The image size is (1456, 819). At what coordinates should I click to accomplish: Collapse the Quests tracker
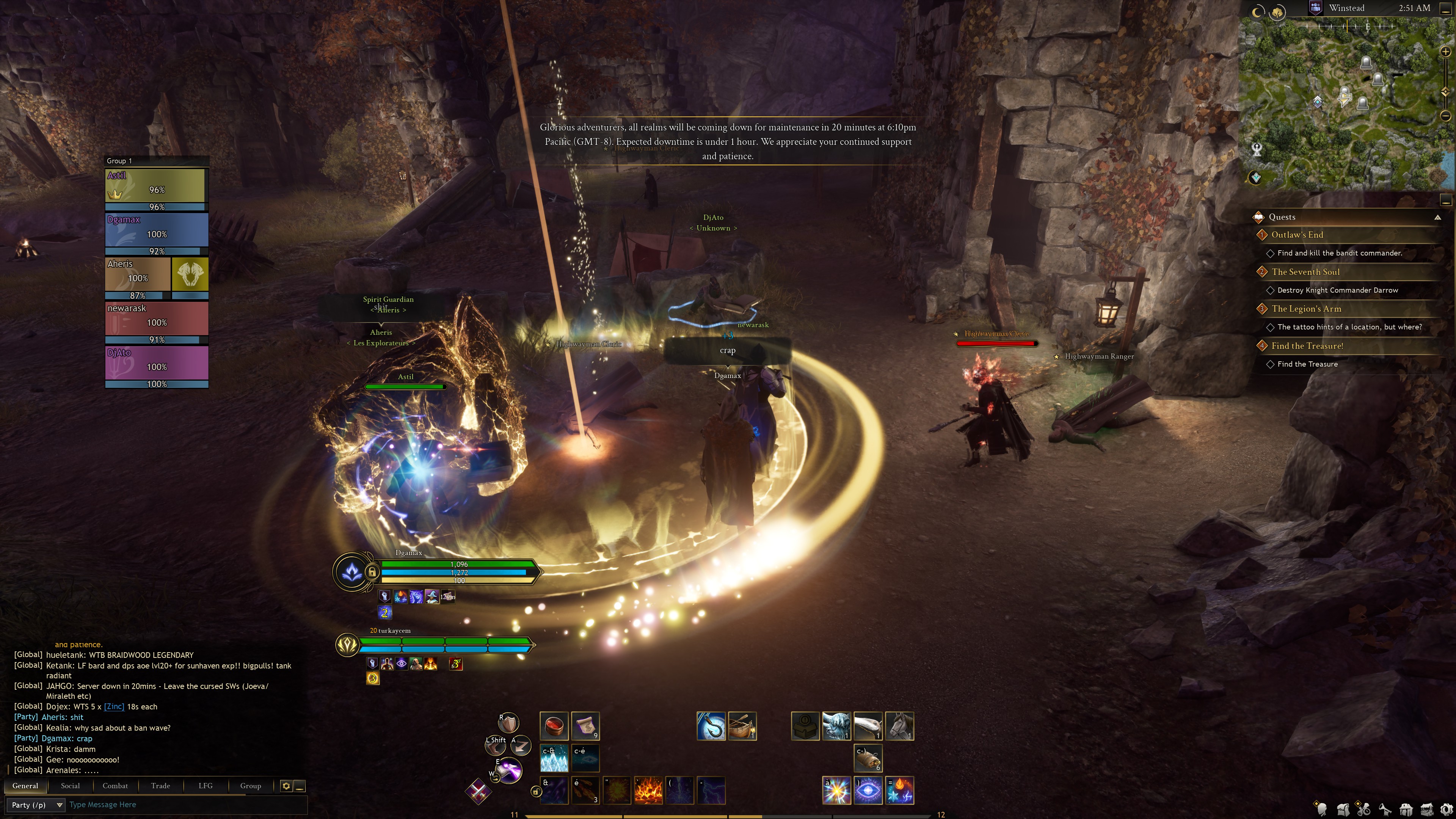coord(1437,217)
